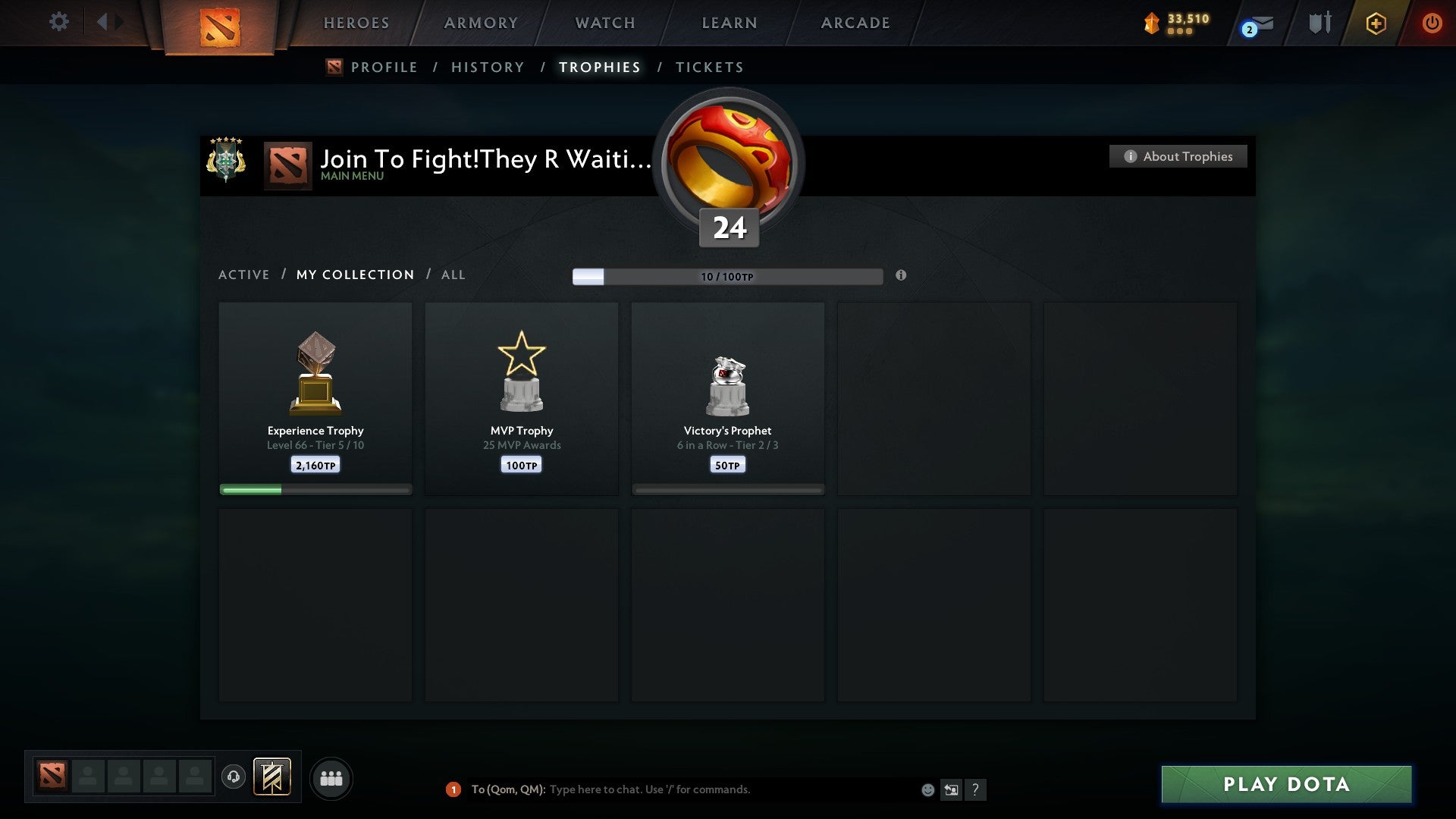Switch to the ALL trophies filter
Image resolution: width=1456 pixels, height=819 pixels.
[453, 275]
